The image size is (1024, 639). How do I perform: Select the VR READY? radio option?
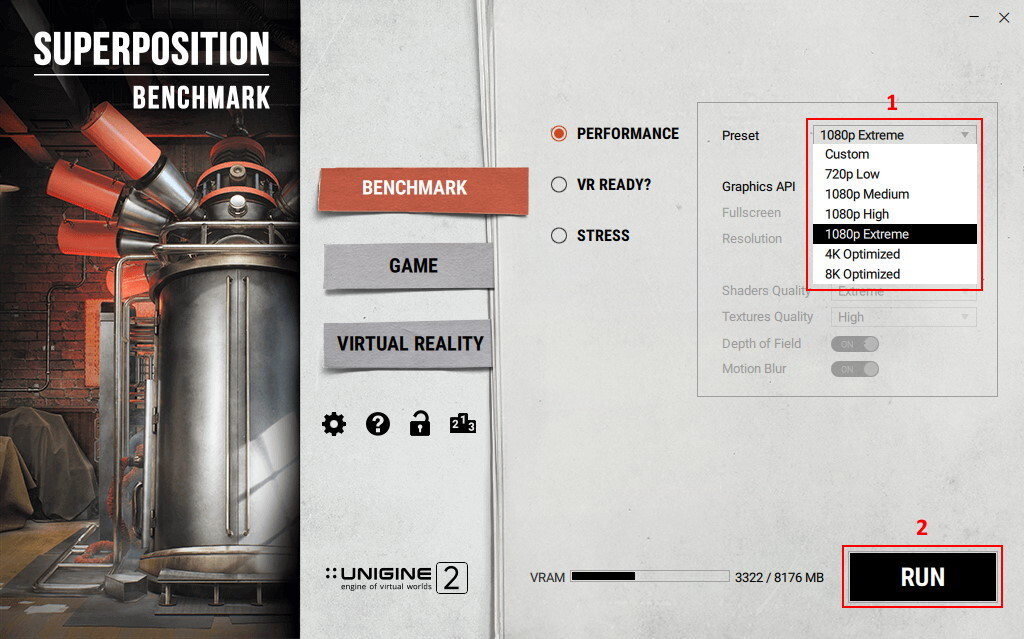[x=559, y=184]
